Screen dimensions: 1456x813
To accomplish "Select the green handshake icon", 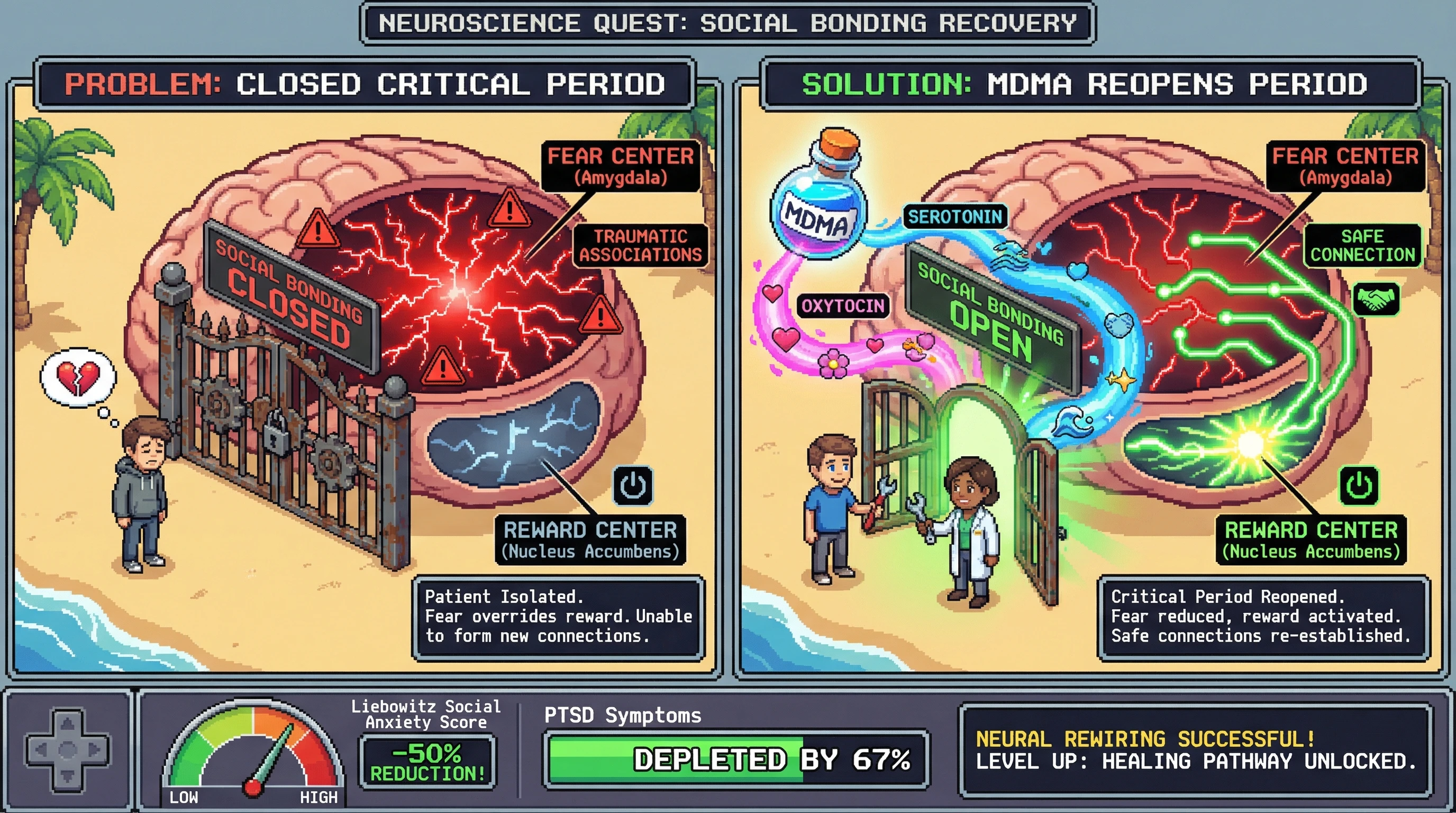I will click(x=1376, y=299).
